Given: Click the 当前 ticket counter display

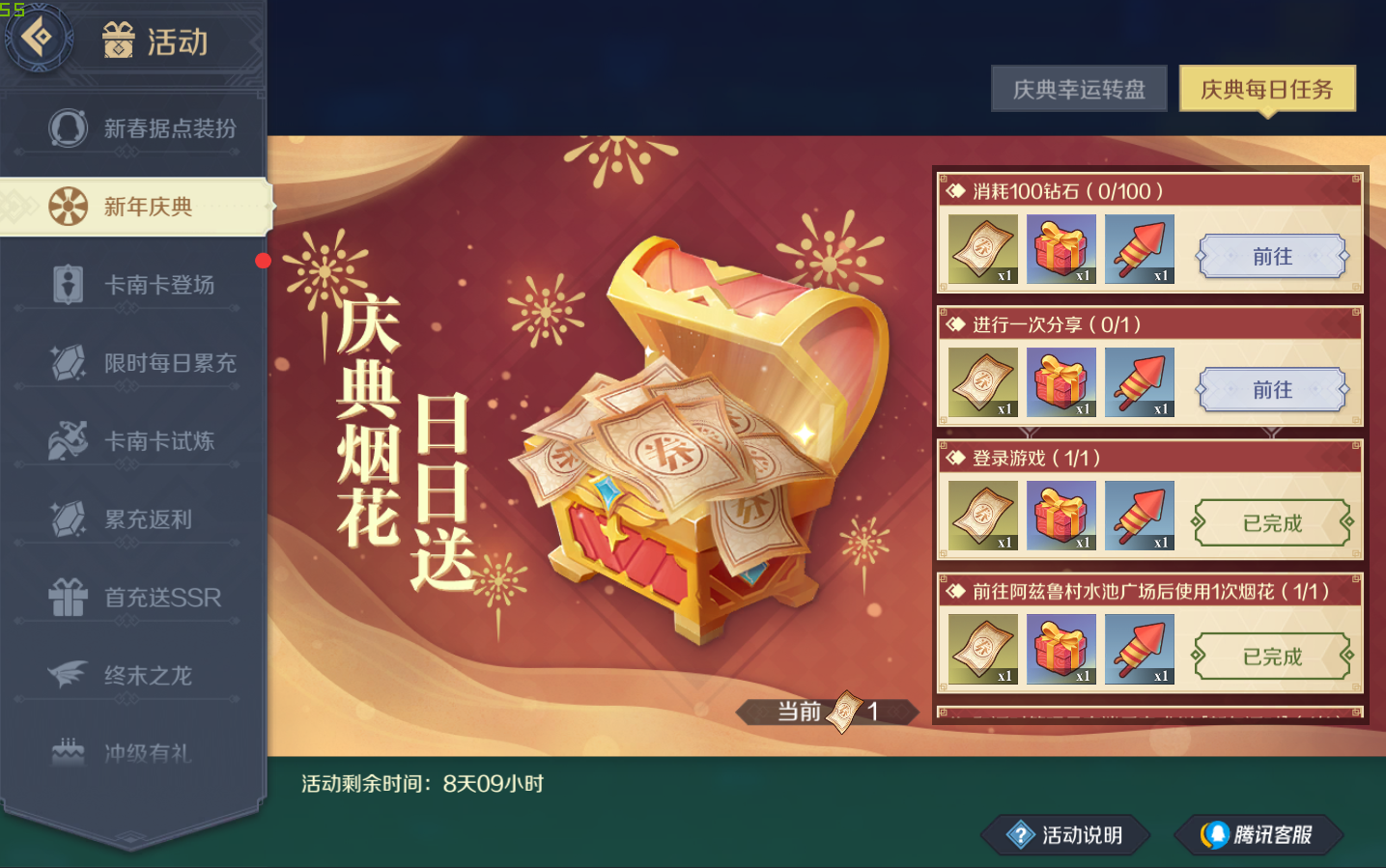Looking at the screenshot, I should [827, 712].
